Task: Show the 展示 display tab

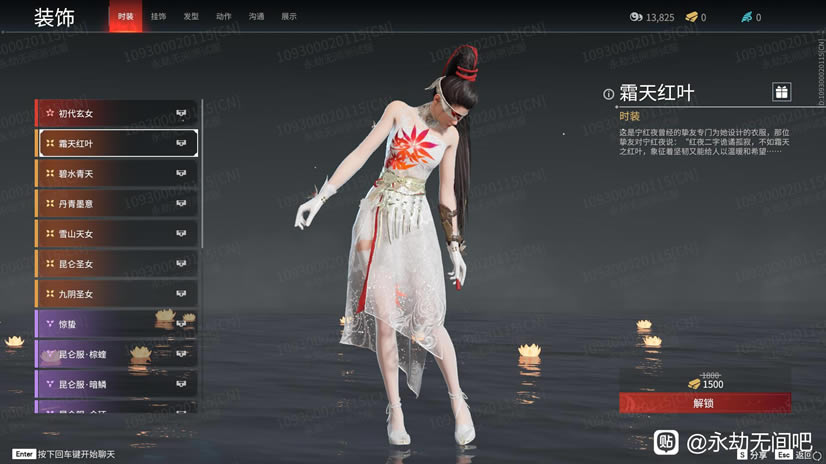Action: click(288, 17)
